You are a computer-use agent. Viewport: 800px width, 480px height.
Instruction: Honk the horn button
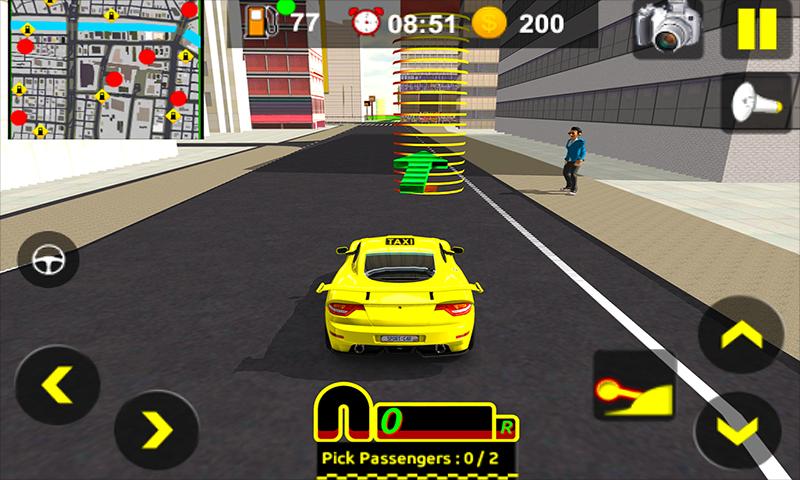757,101
